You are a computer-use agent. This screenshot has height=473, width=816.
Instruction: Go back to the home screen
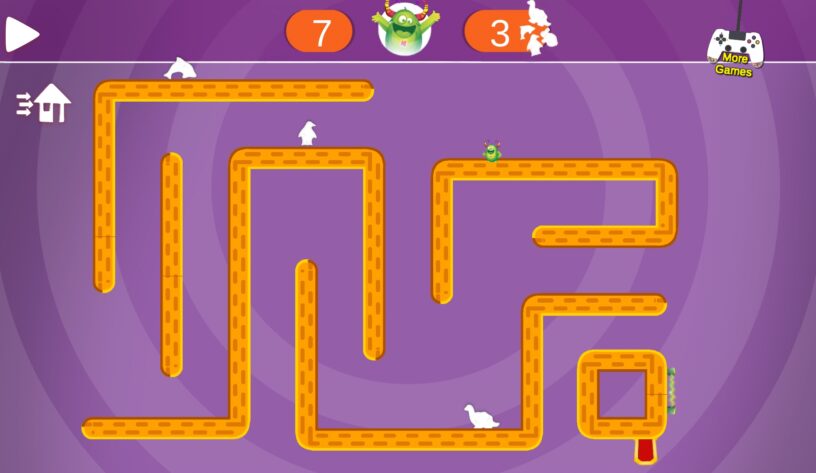coord(44,103)
